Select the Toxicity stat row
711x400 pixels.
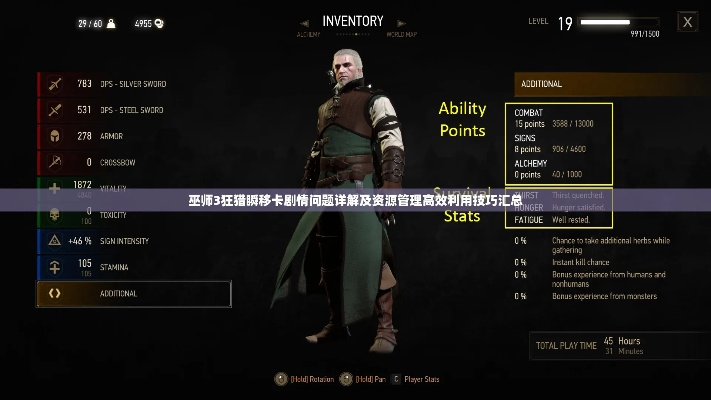point(133,214)
